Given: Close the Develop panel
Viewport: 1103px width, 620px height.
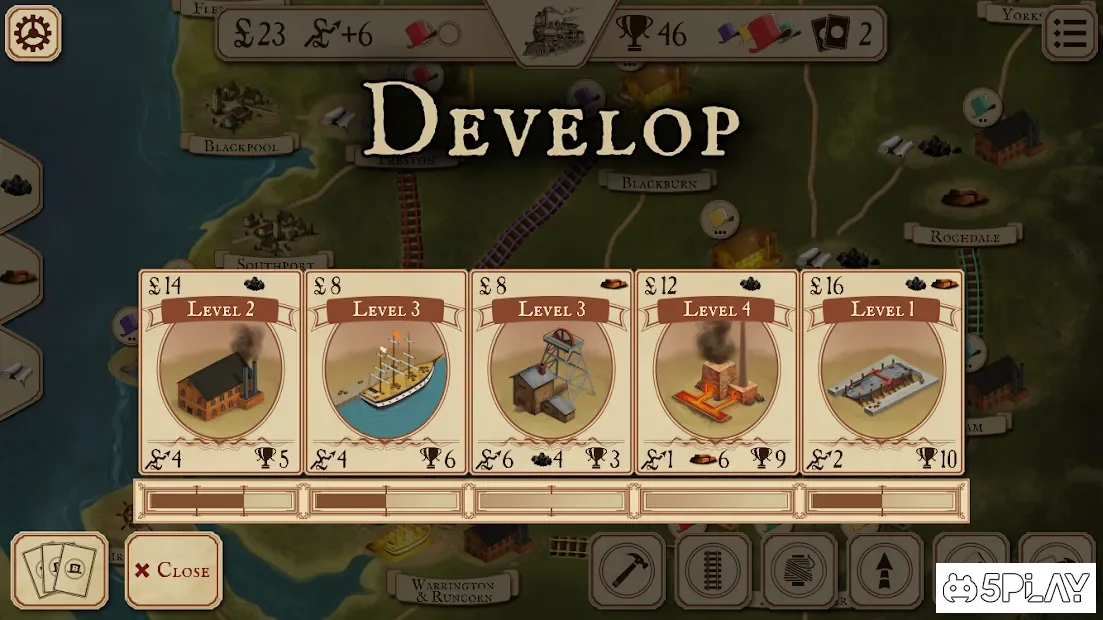Looking at the screenshot, I should 173,570.
